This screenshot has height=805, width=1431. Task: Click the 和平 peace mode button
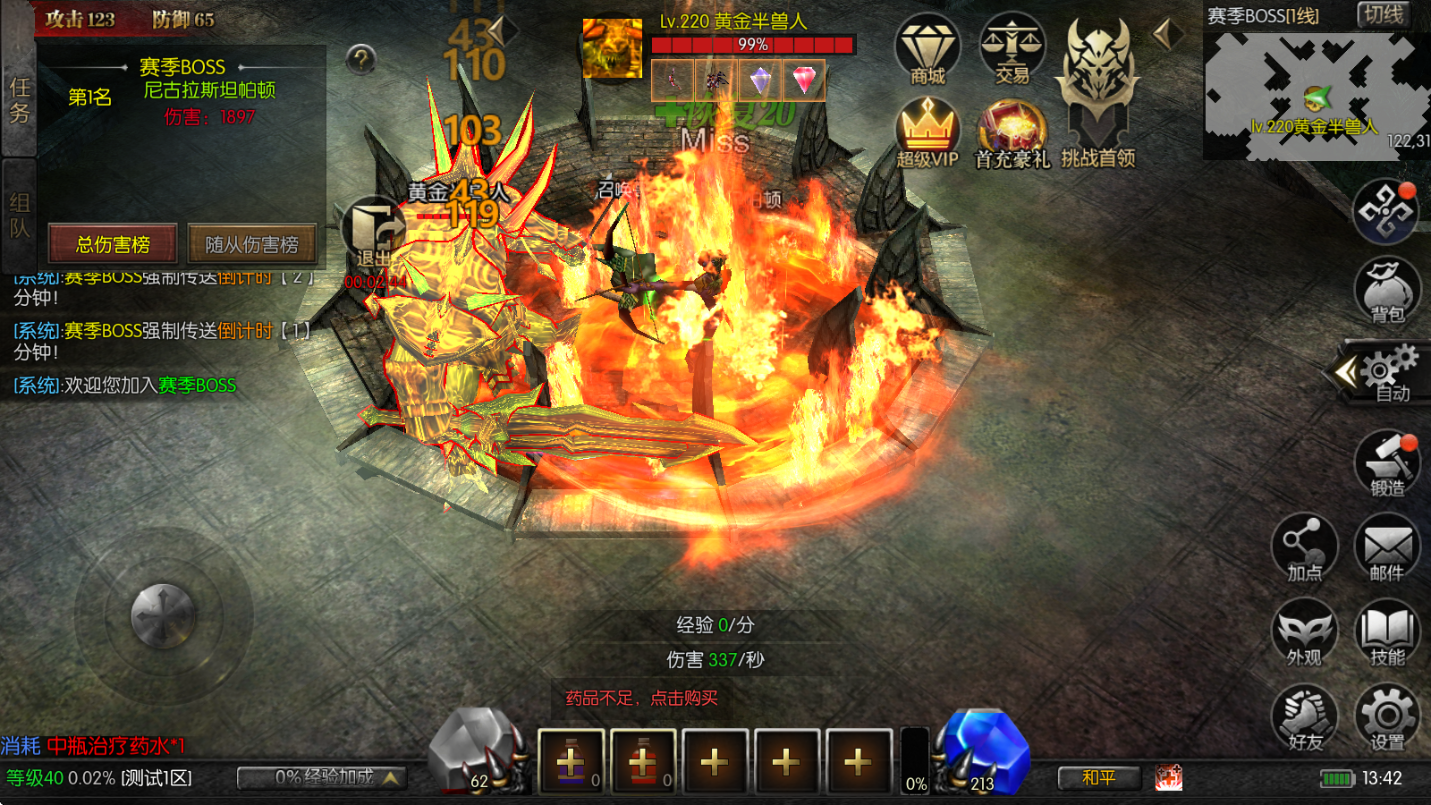coord(1099,777)
